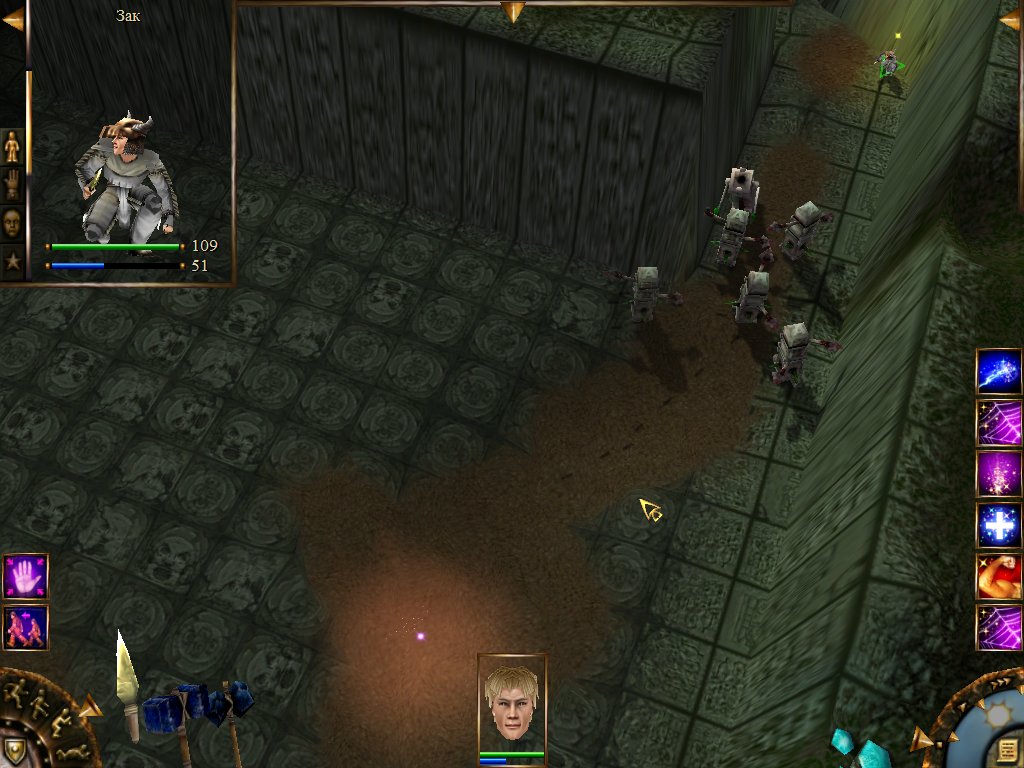Activate the purple sparkle spell

pos(998,474)
